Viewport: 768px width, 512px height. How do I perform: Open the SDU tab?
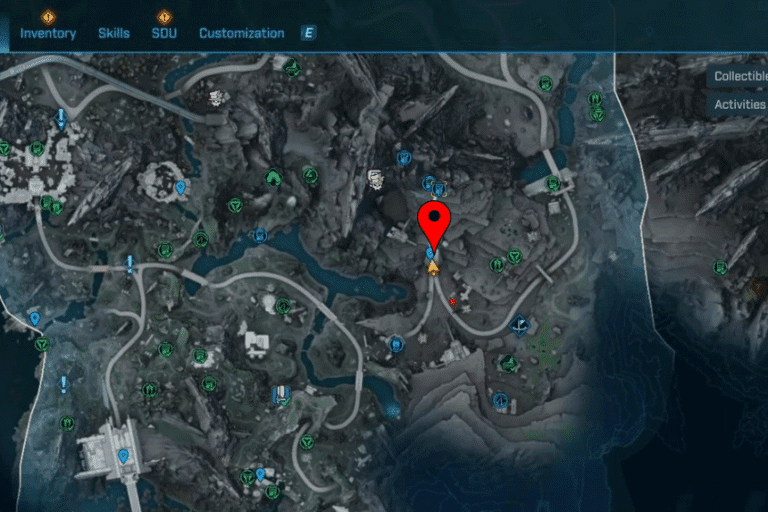point(164,33)
